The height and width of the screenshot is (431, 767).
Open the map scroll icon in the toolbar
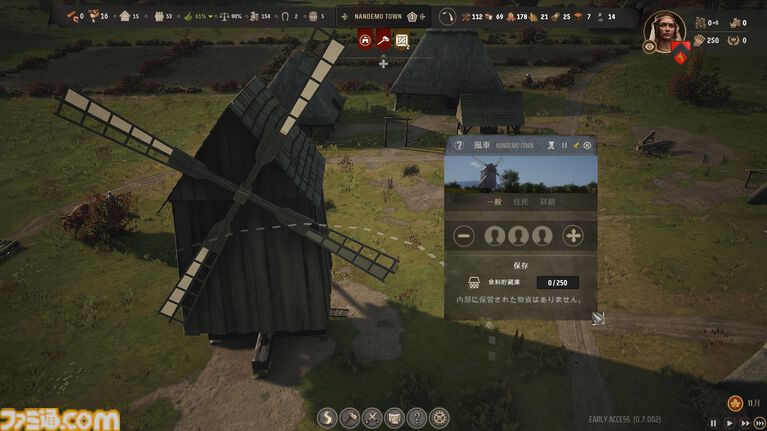tap(394, 418)
